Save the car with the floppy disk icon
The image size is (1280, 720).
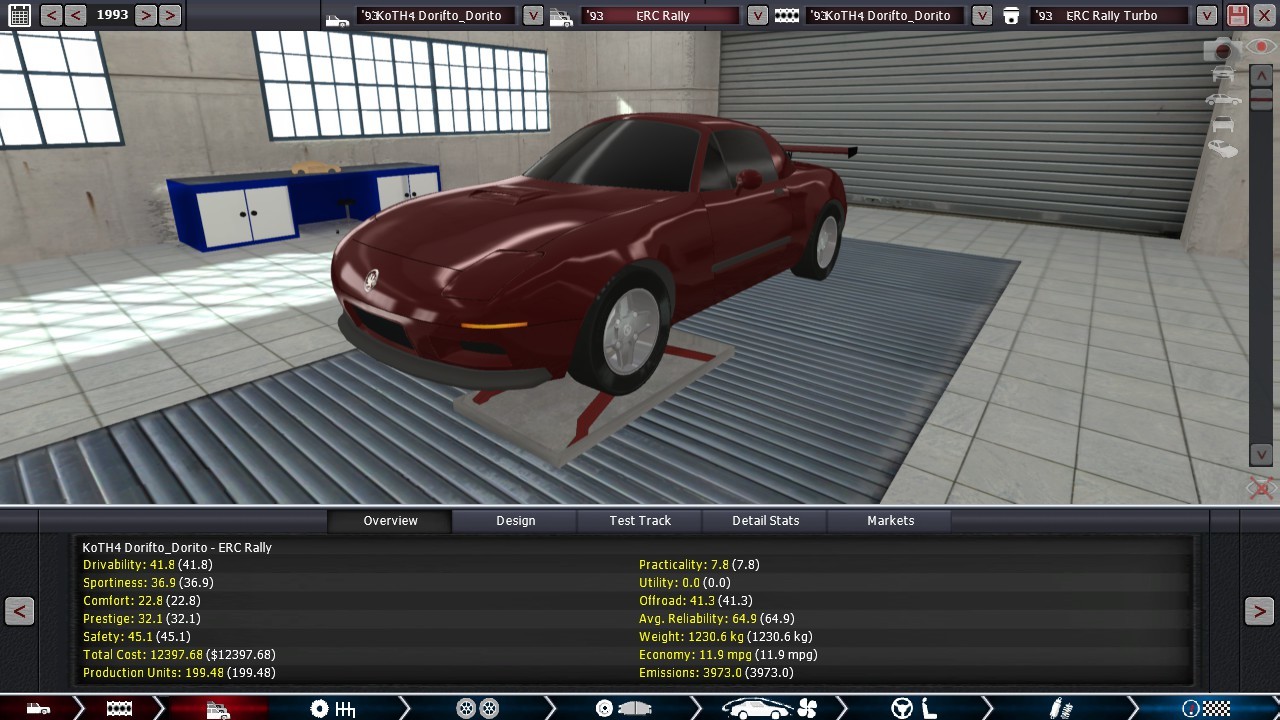point(1237,15)
